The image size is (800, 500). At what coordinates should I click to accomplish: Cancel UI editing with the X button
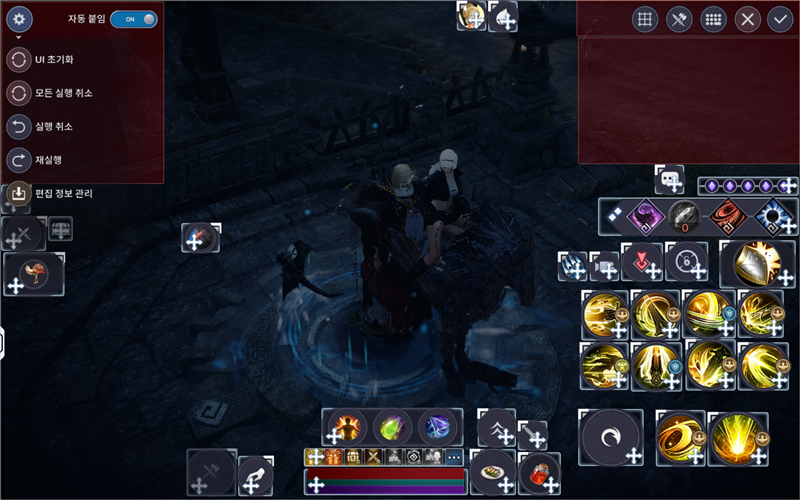tap(747, 19)
